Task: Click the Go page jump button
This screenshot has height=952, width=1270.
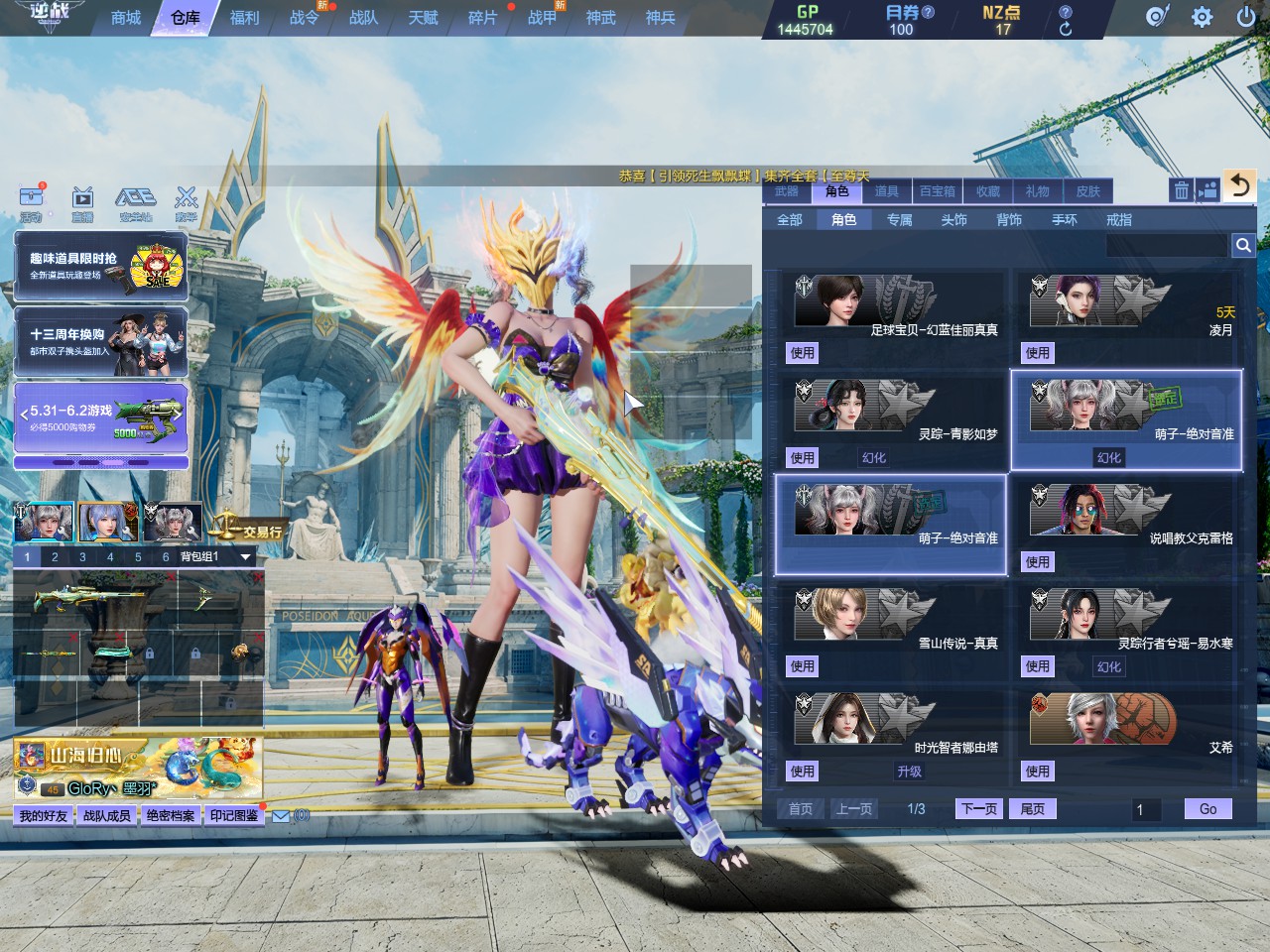Action: click(1207, 809)
